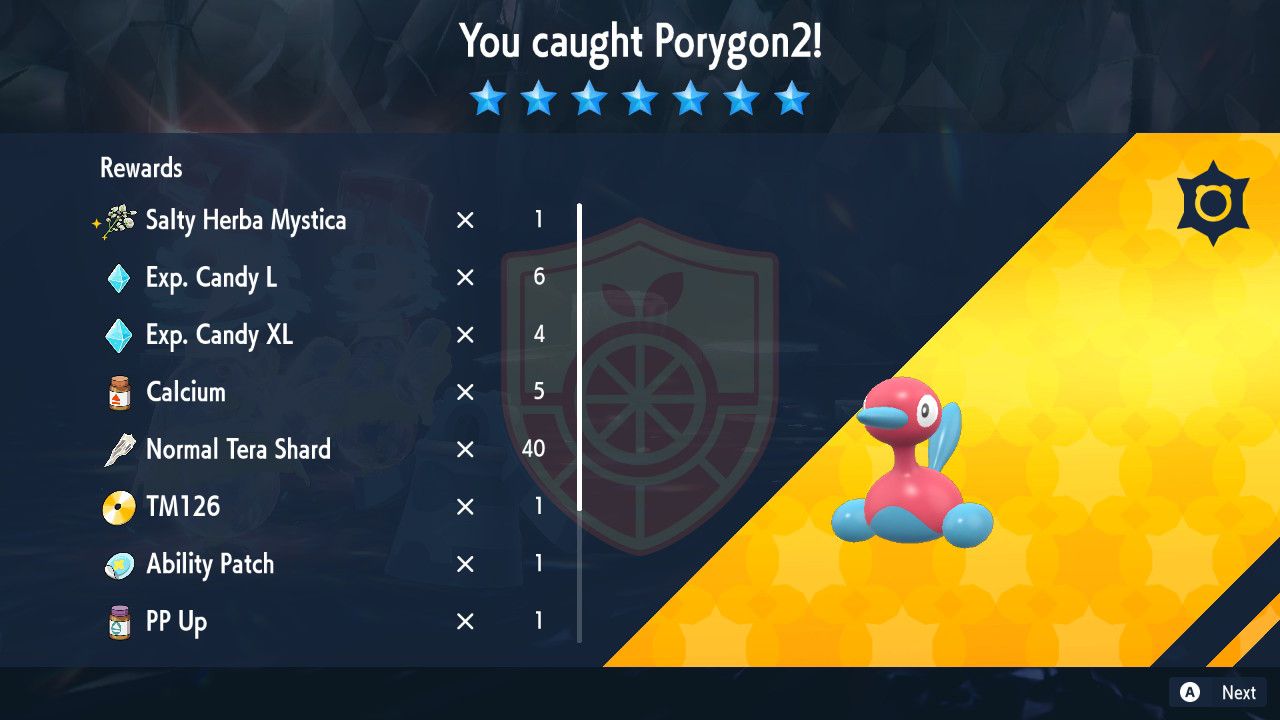This screenshot has height=720, width=1280.
Task: Click the first star under the title
Action: tap(489, 98)
